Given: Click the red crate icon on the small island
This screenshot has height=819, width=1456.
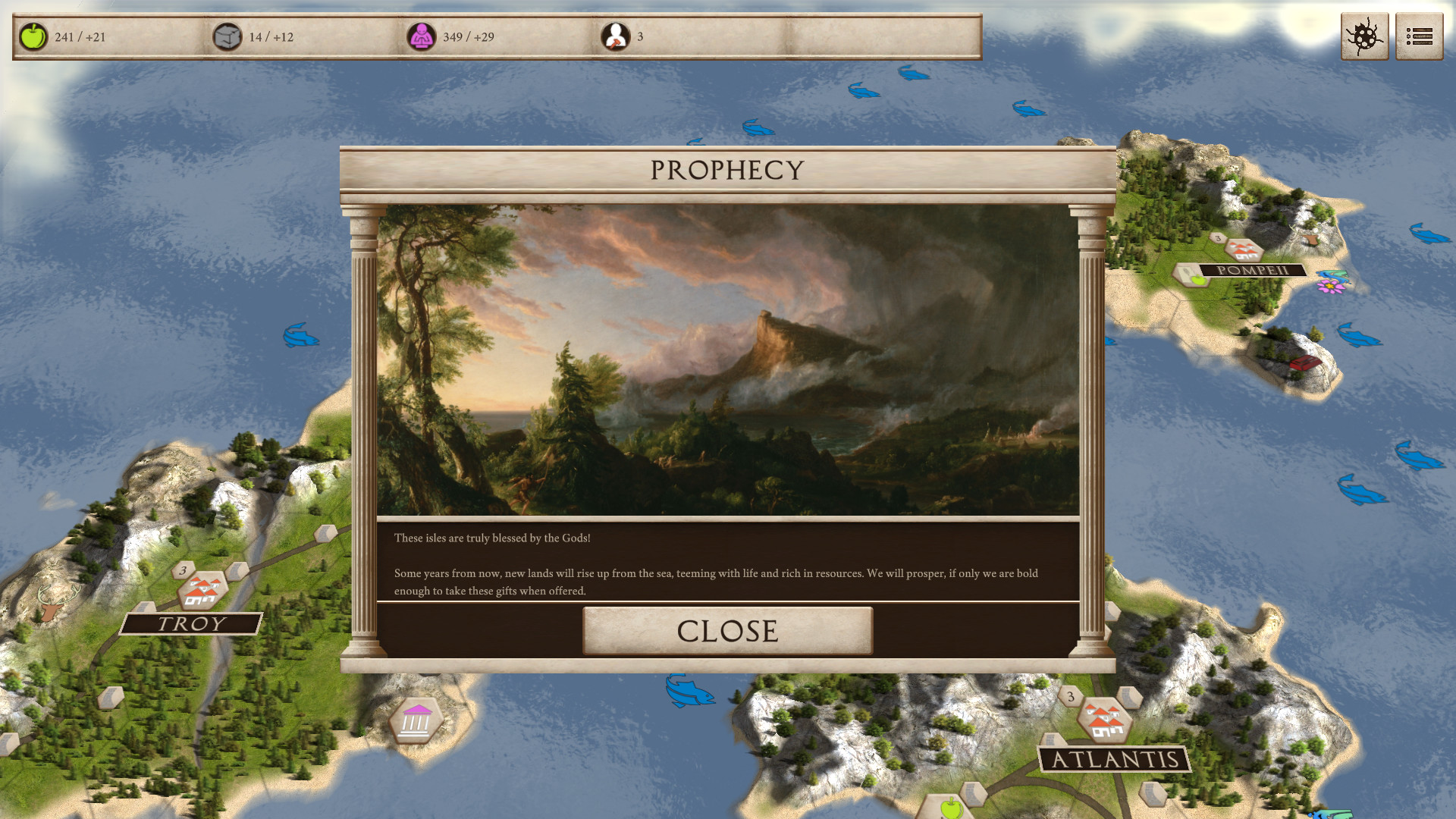Looking at the screenshot, I should [x=1306, y=362].
